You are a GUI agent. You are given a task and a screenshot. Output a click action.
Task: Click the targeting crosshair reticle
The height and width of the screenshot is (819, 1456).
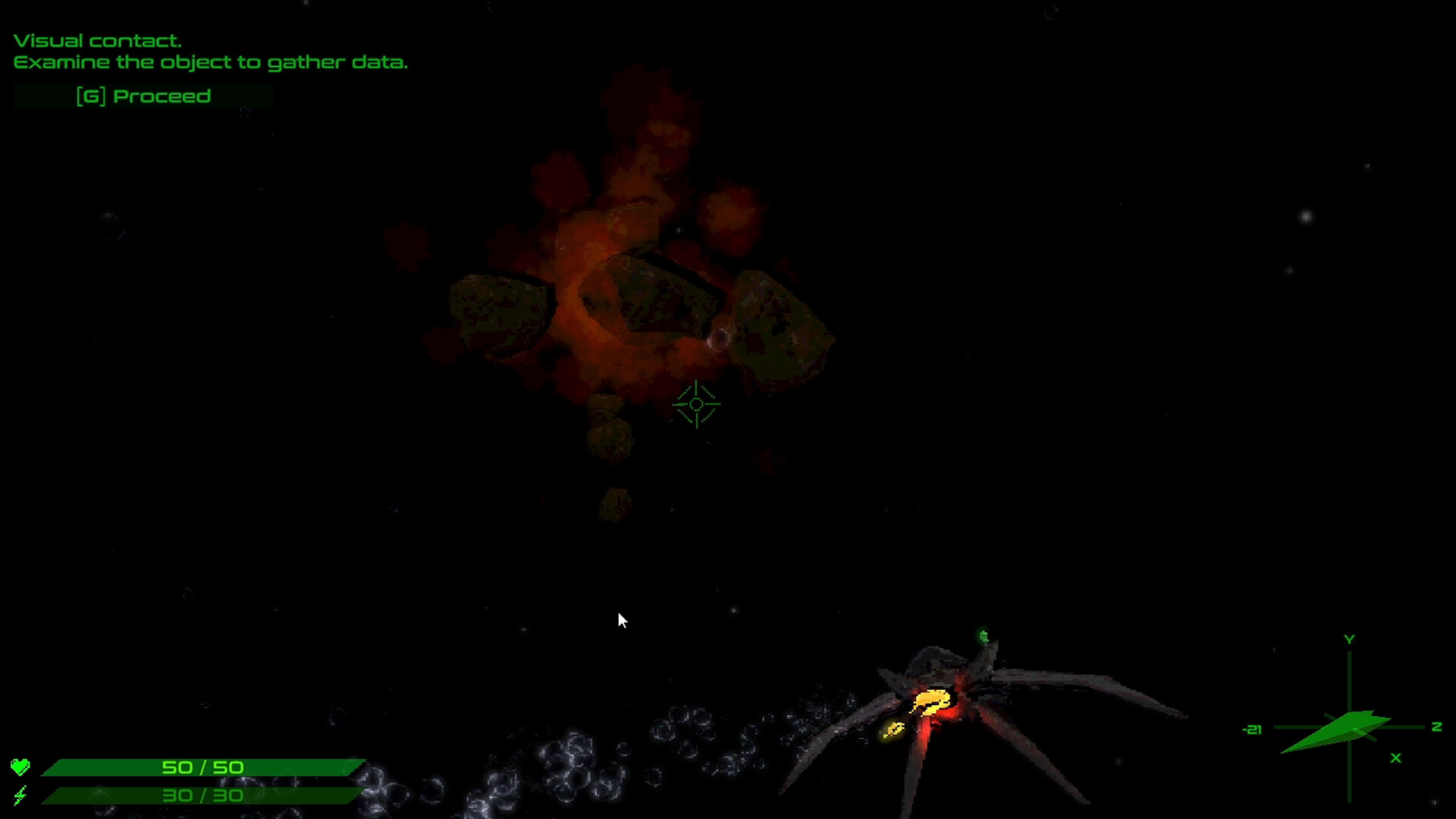[x=695, y=404]
